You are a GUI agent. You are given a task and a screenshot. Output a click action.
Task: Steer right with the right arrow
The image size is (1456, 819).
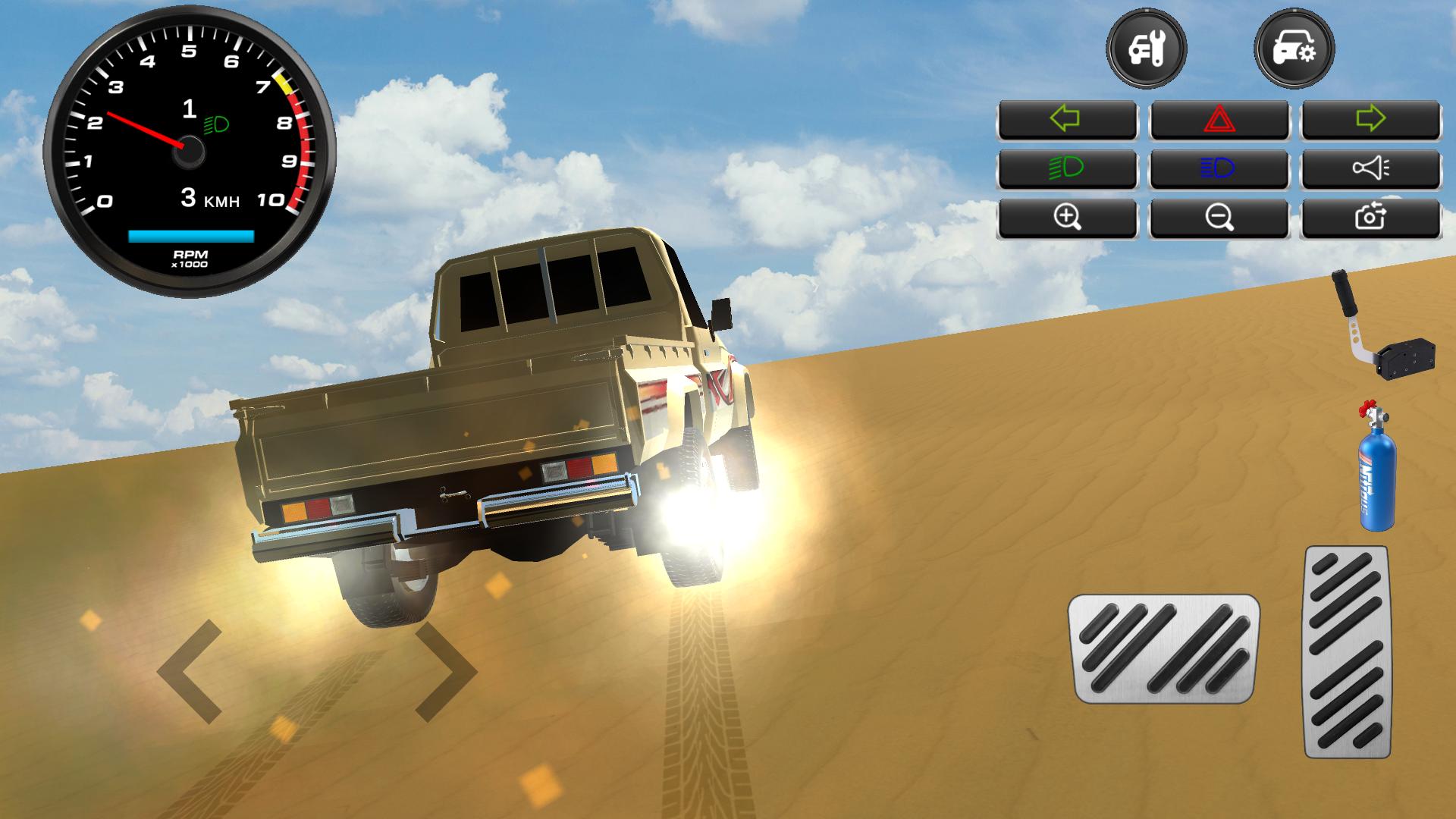pos(446,671)
